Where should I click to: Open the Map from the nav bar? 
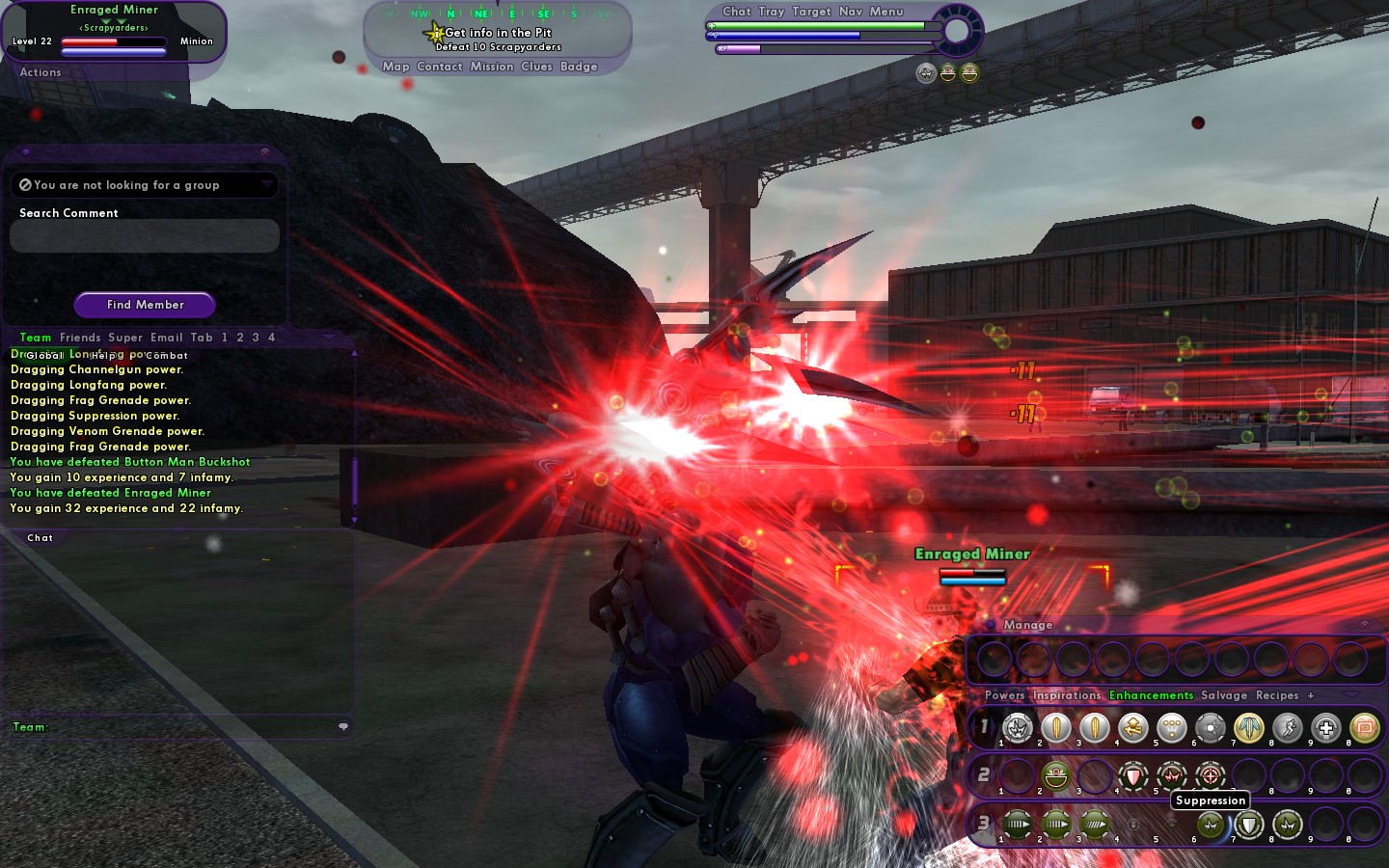tap(395, 67)
